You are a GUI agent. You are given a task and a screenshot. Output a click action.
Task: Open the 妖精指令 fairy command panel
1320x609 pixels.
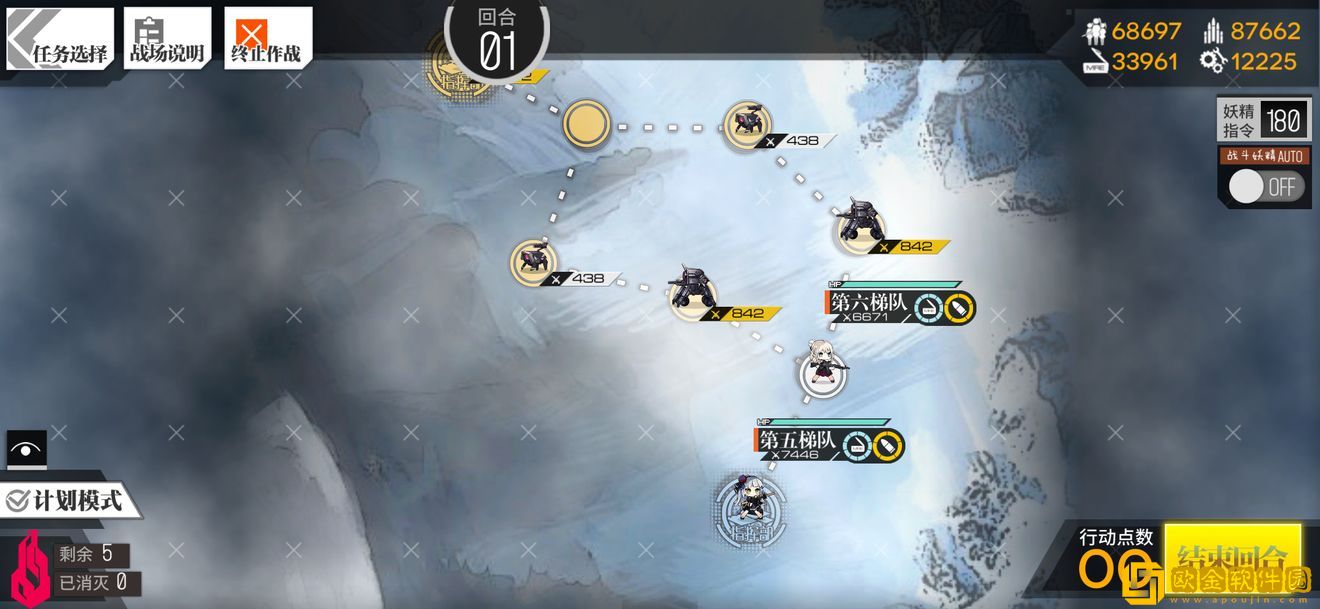[x=1262, y=121]
